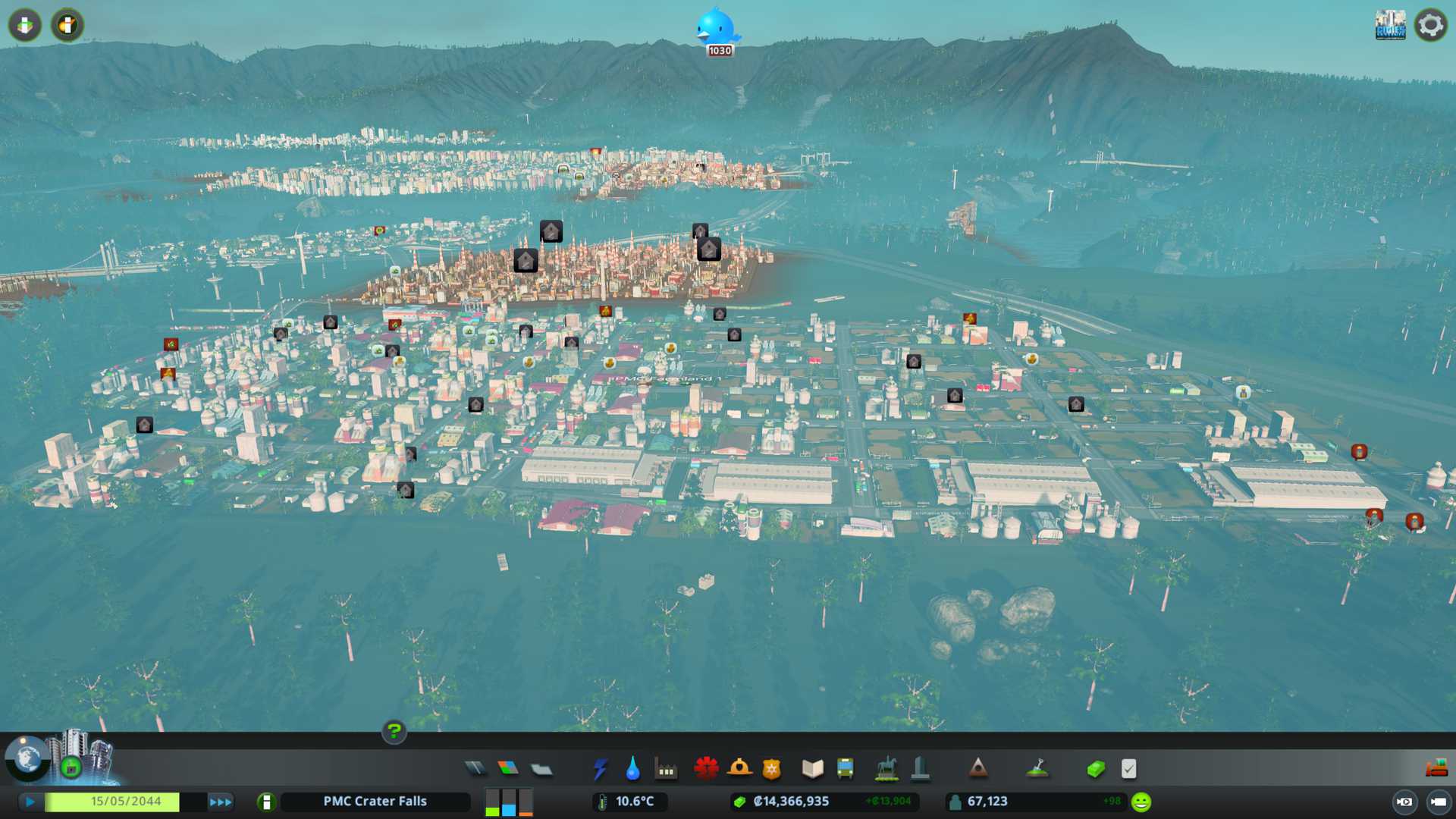Viewport: 1456px width, 819px height.
Task: Open the Chirper bird message feed
Action: (717, 29)
